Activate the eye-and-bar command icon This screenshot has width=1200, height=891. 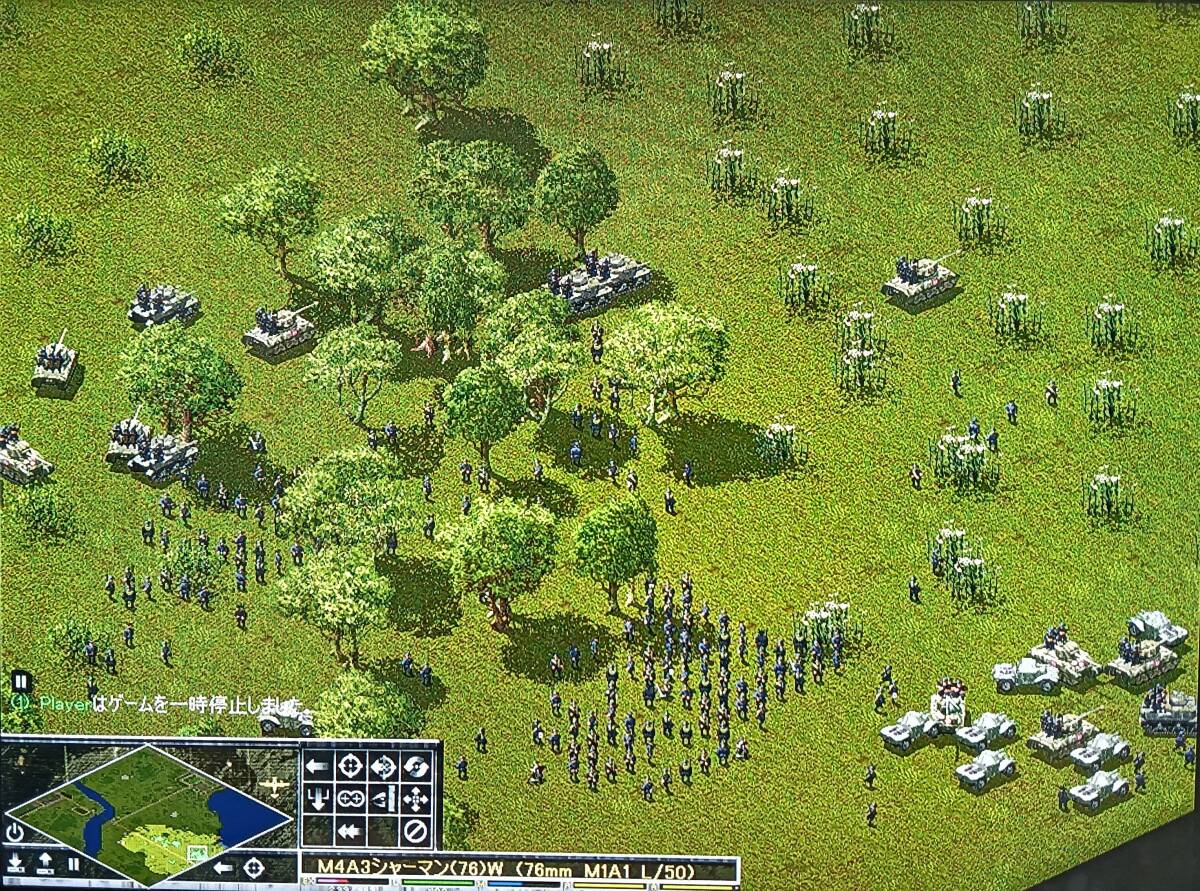coord(383,799)
